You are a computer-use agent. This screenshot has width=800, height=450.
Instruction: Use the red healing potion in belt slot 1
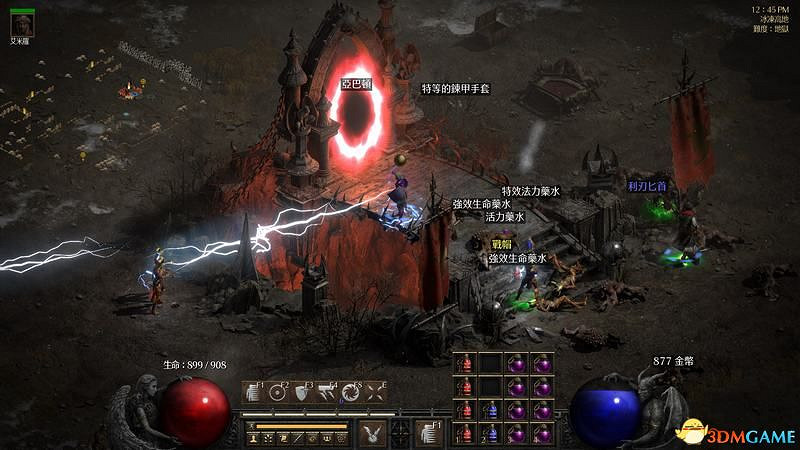pyautogui.click(x=465, y=434)
